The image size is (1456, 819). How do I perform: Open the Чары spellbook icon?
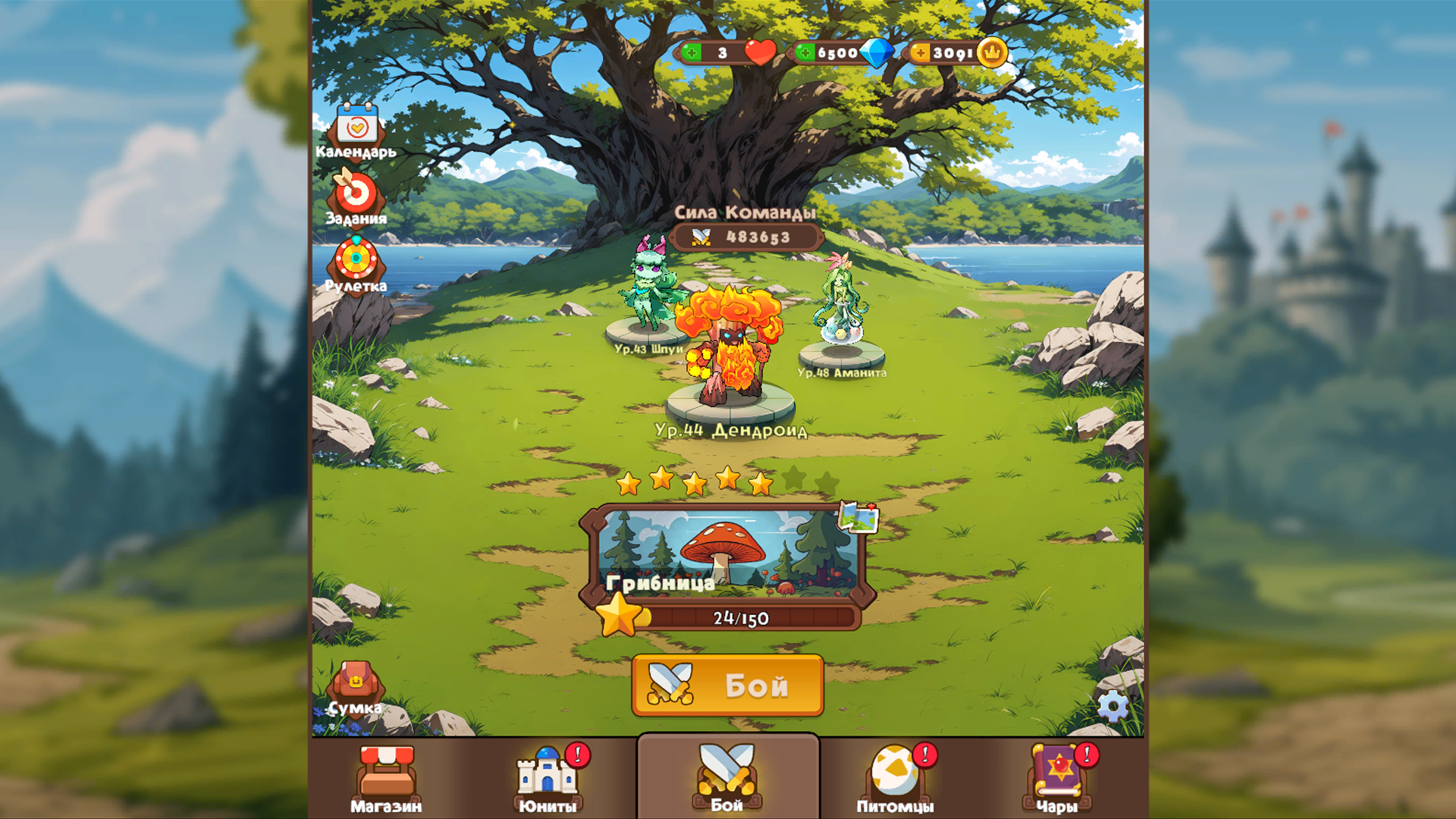pos(1060,777)
